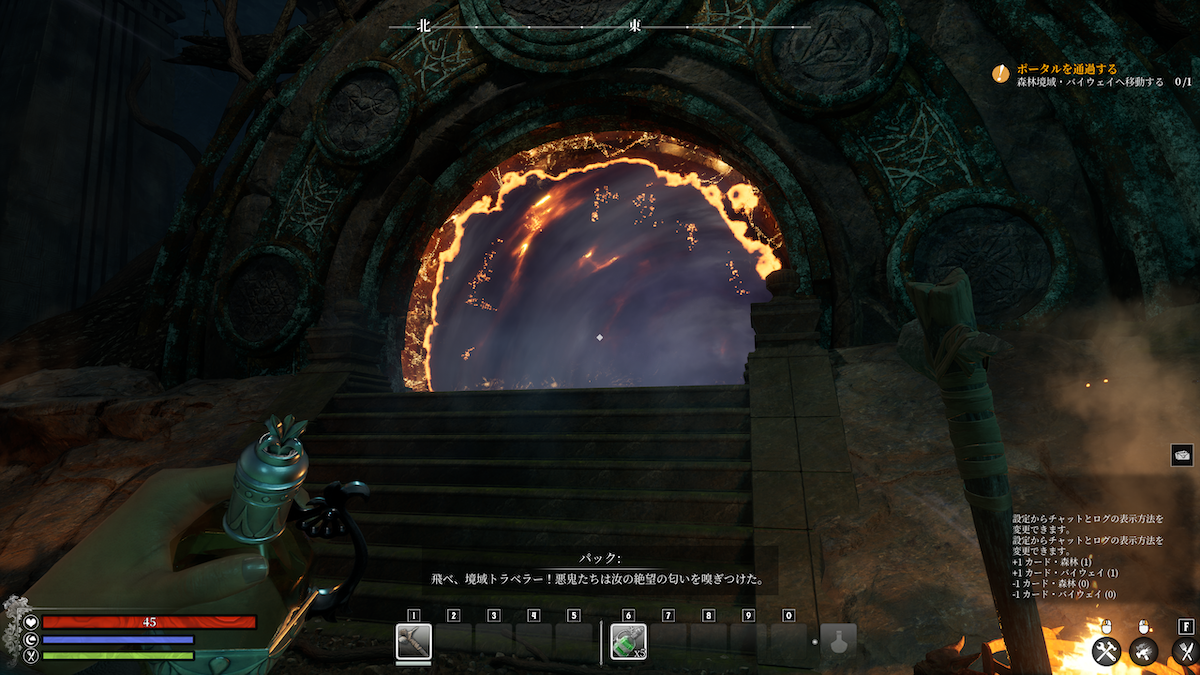Select the hammer in hotbar slot 1

(x=413, y=641)
